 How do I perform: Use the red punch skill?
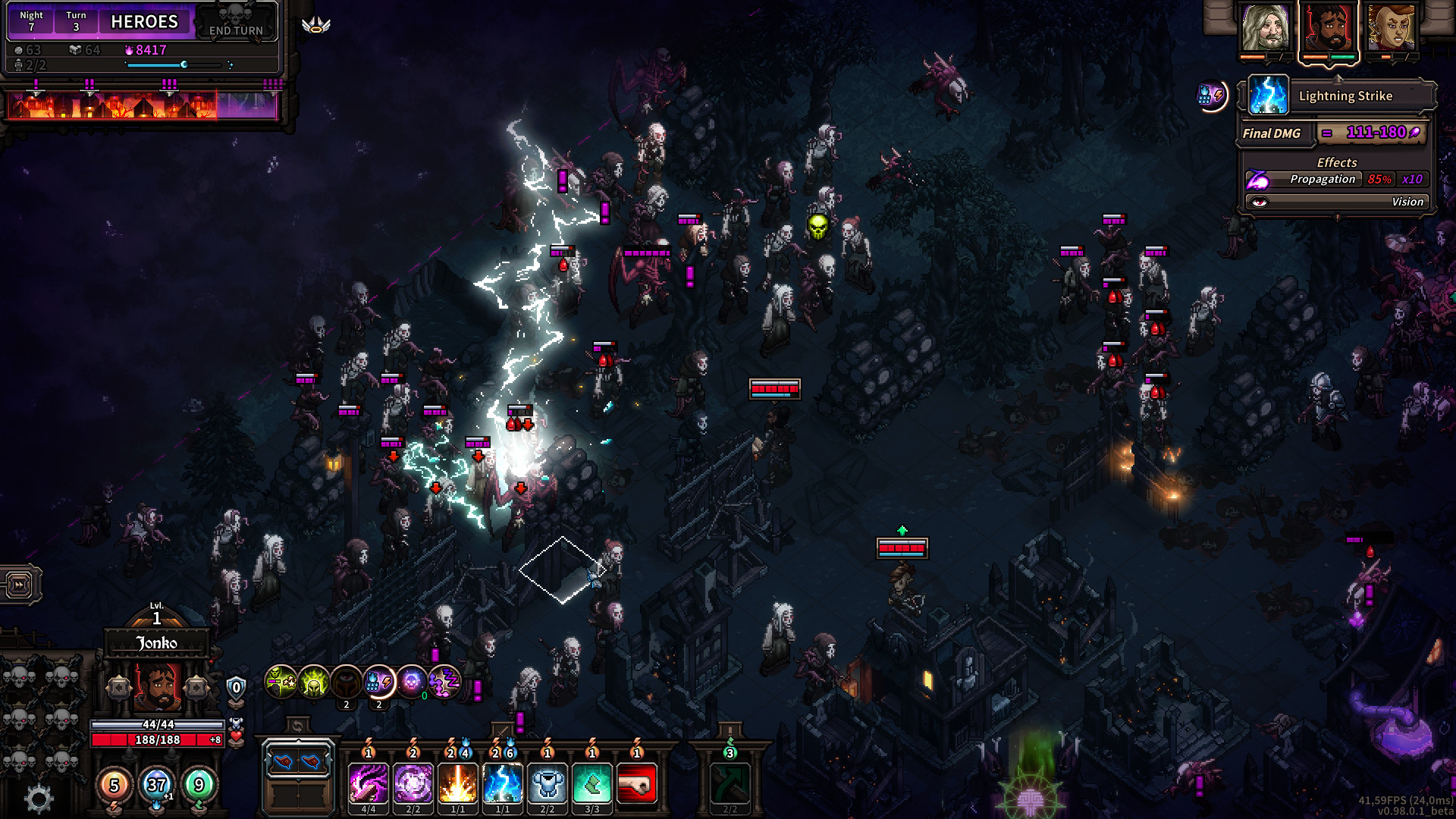636,783
